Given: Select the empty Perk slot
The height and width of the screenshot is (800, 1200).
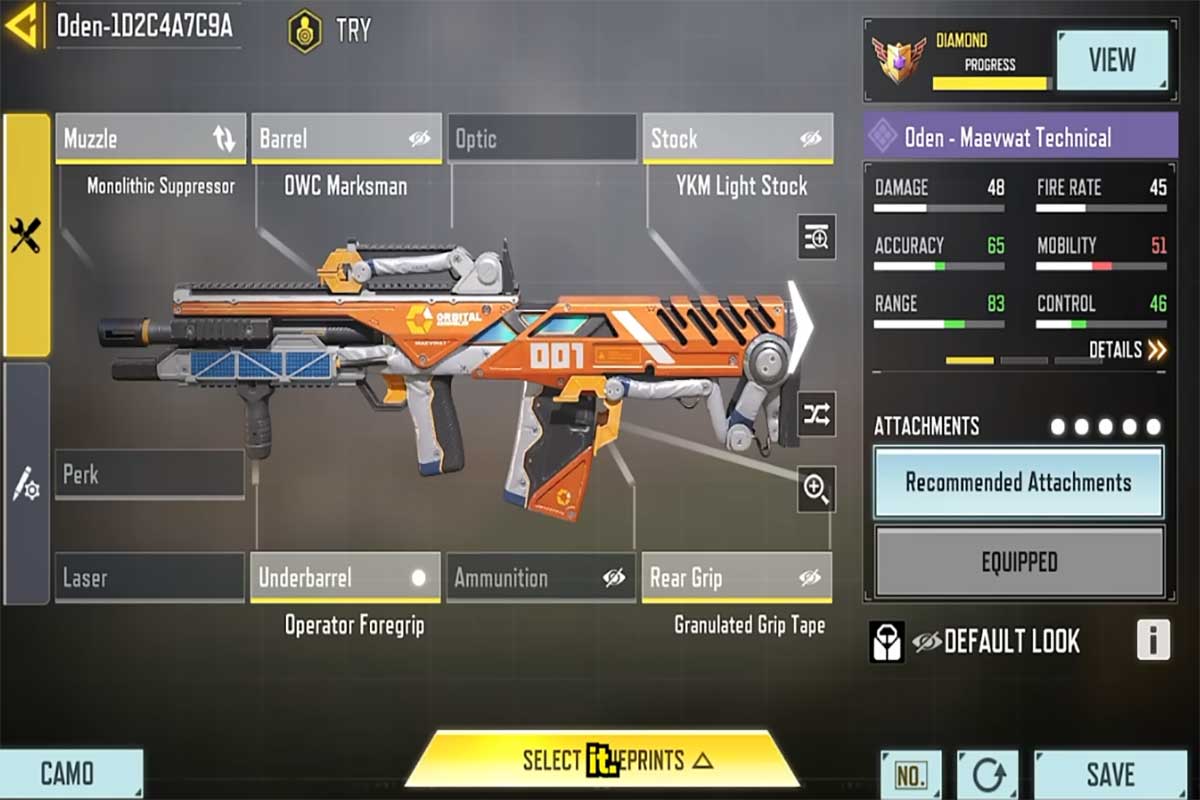Looking at the screenshot, I should click(150, 474).
